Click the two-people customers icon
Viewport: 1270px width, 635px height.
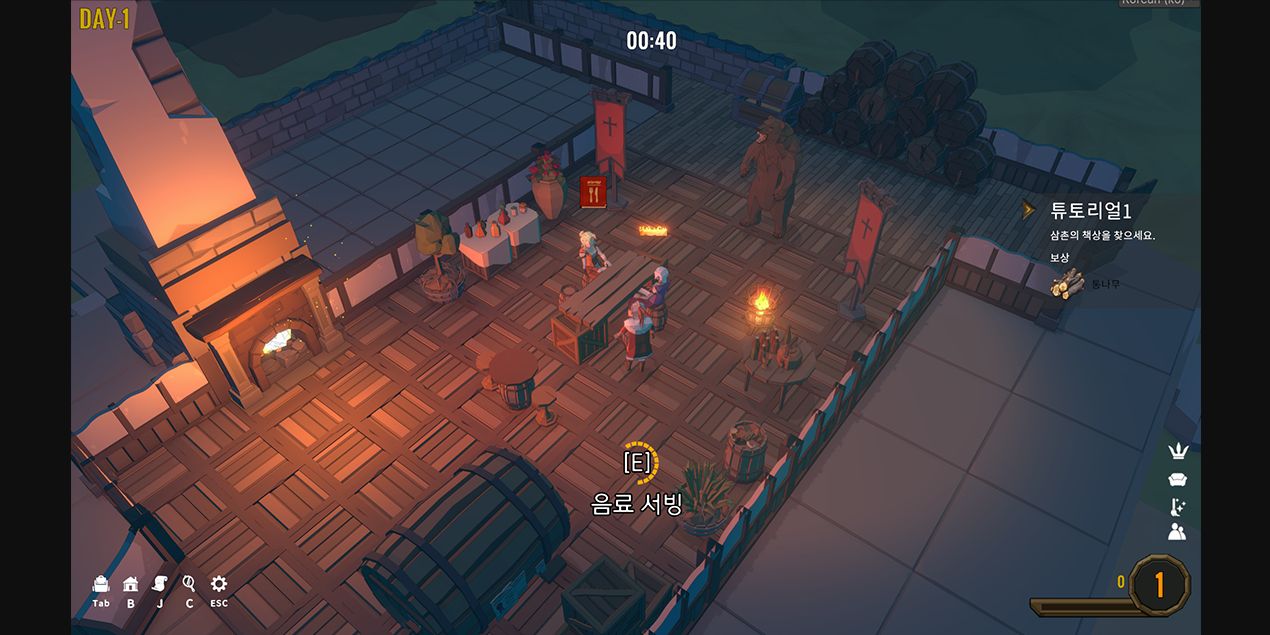click(x=1177, y=532)
